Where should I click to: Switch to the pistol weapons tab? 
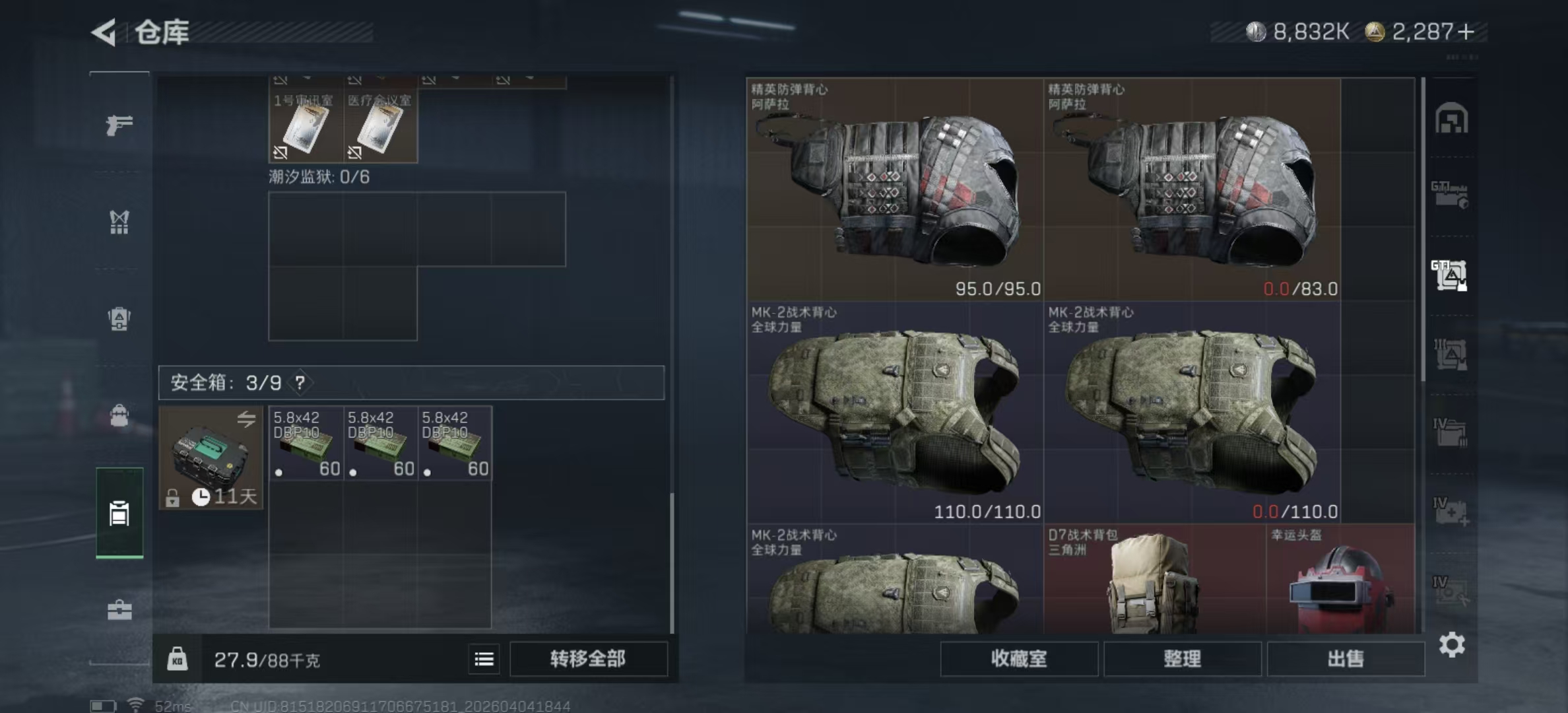tap(119, 125)
